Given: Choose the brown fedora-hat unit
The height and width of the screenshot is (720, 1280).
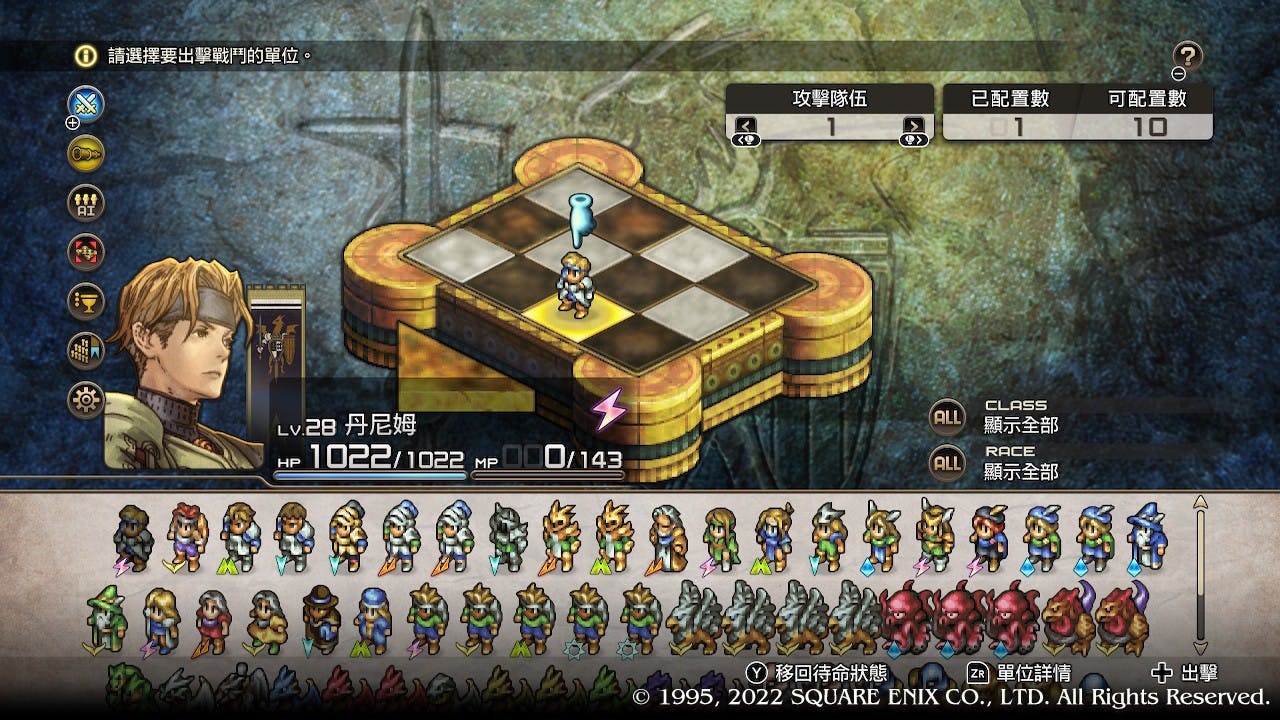Looking at the screenshot, I should 320,618.
